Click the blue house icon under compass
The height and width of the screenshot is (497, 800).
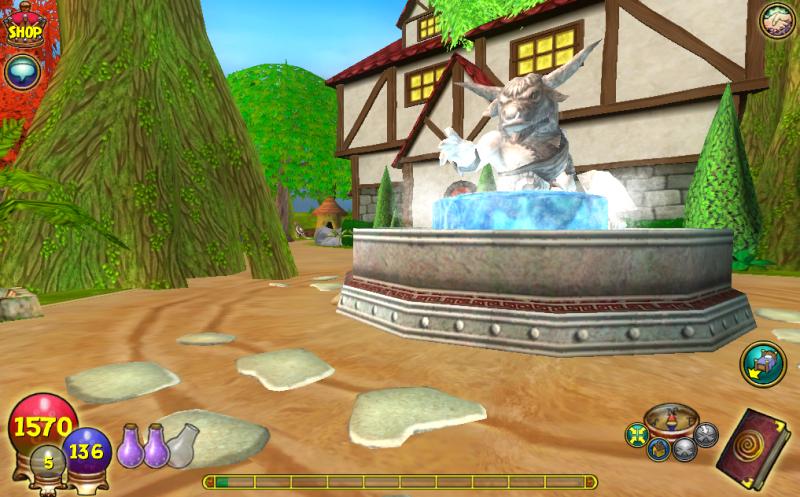coord(657,449)
